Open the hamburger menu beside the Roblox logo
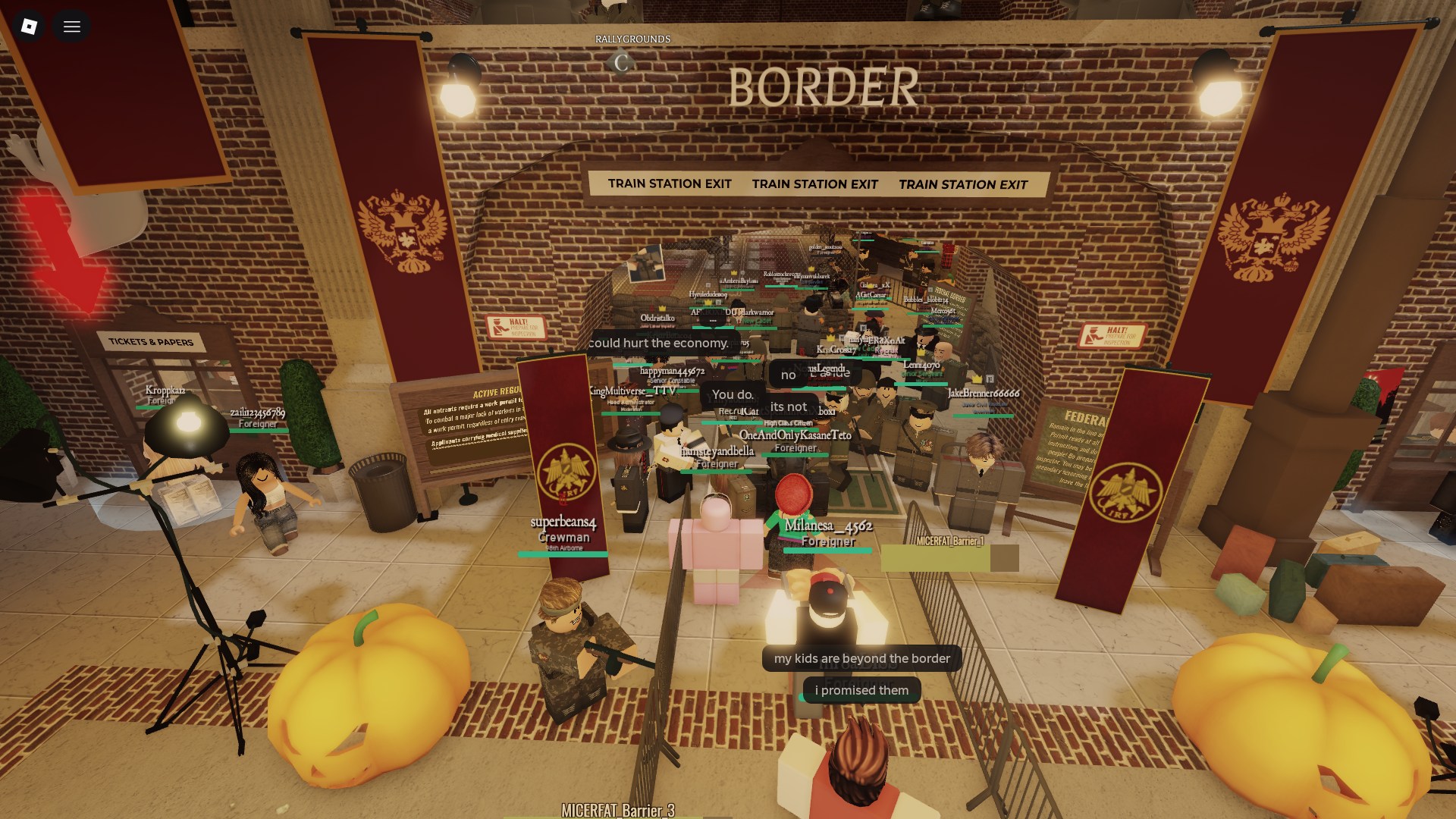 72,27
